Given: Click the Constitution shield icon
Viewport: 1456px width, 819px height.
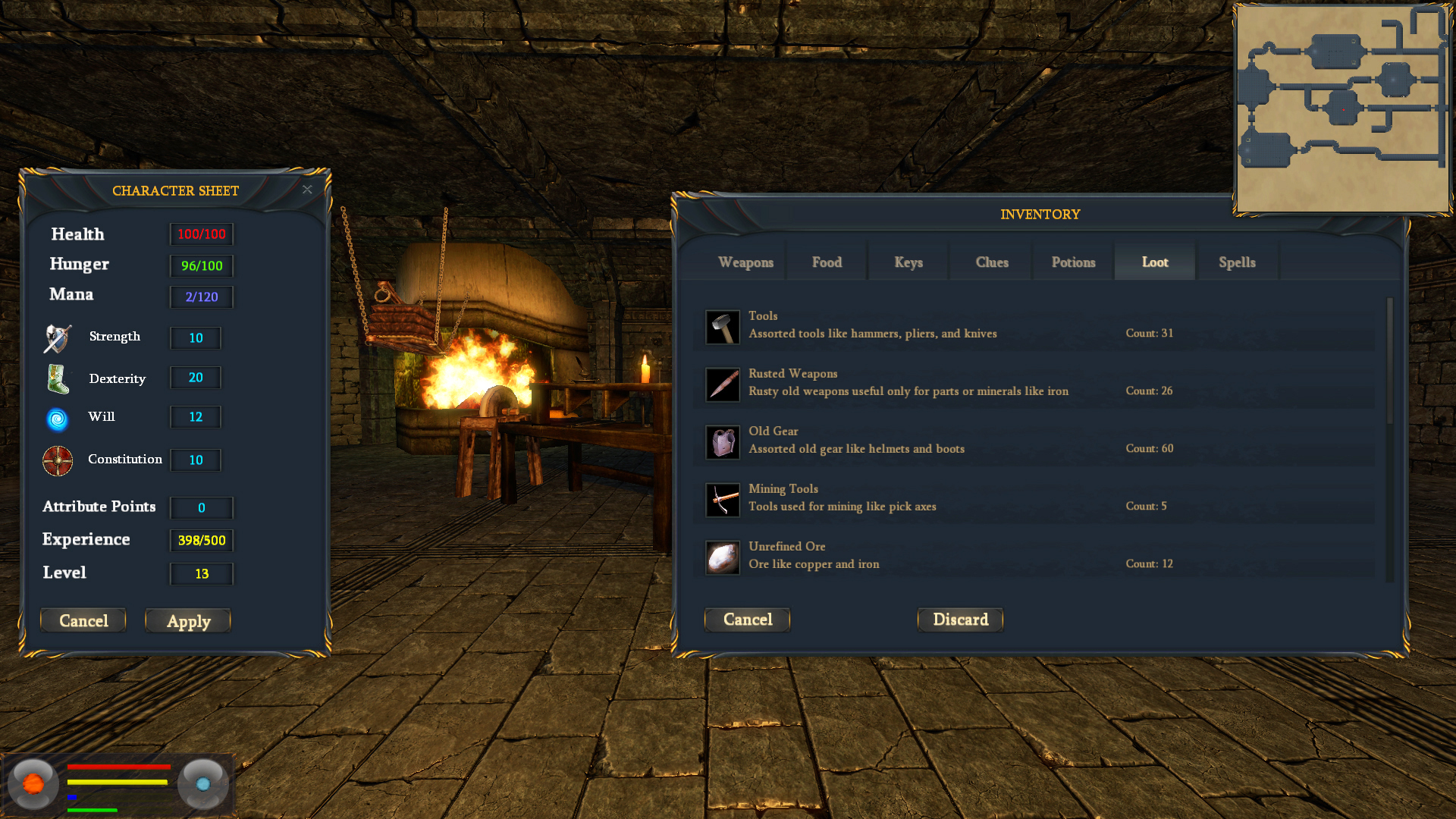Looking at the screenshot, I should (58, 461).
